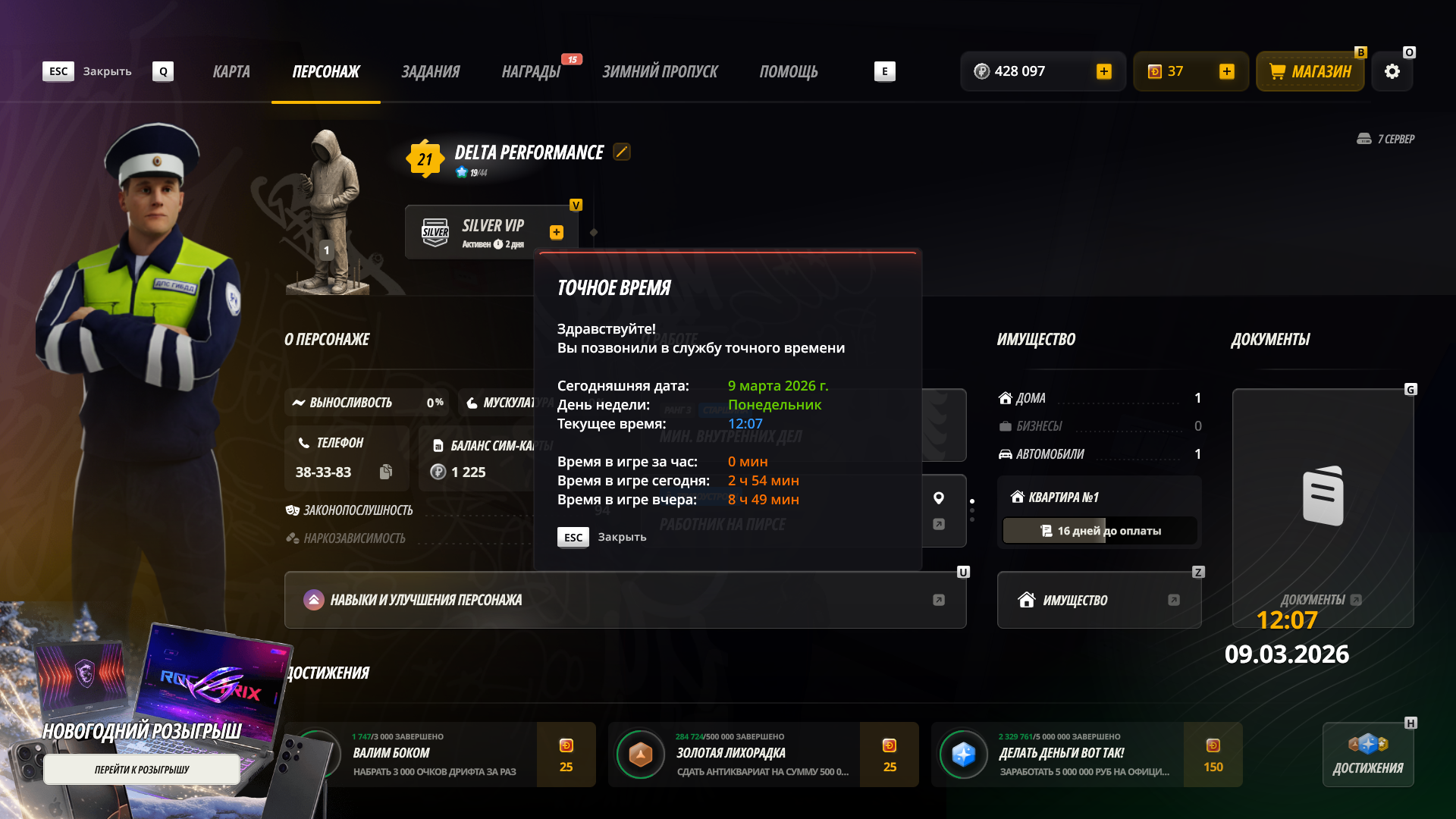Open the Задания tab
The width and height of the screenshot is (1456, 819).
tap(430, 72)
